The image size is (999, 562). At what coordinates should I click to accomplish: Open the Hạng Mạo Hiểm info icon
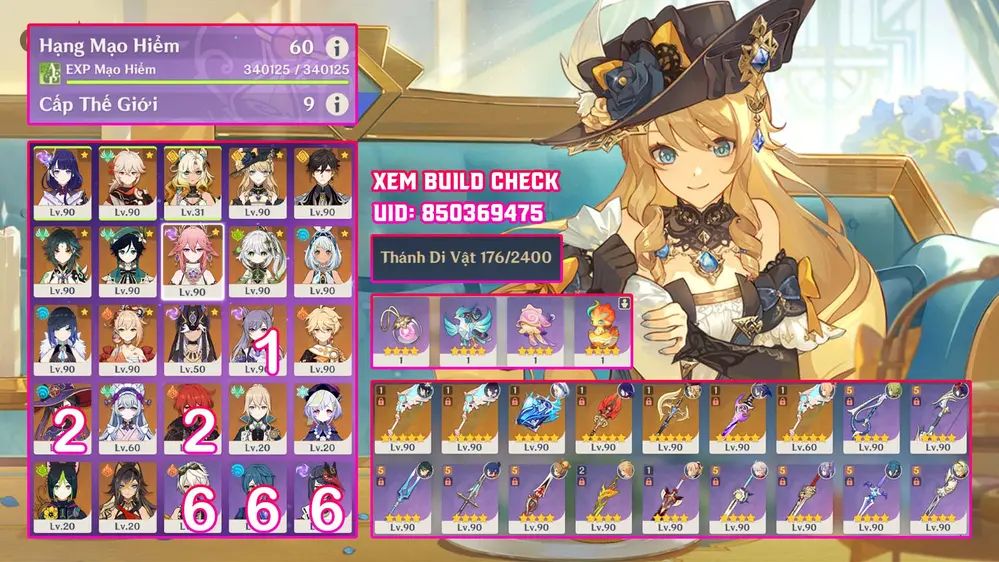[337, 47]
